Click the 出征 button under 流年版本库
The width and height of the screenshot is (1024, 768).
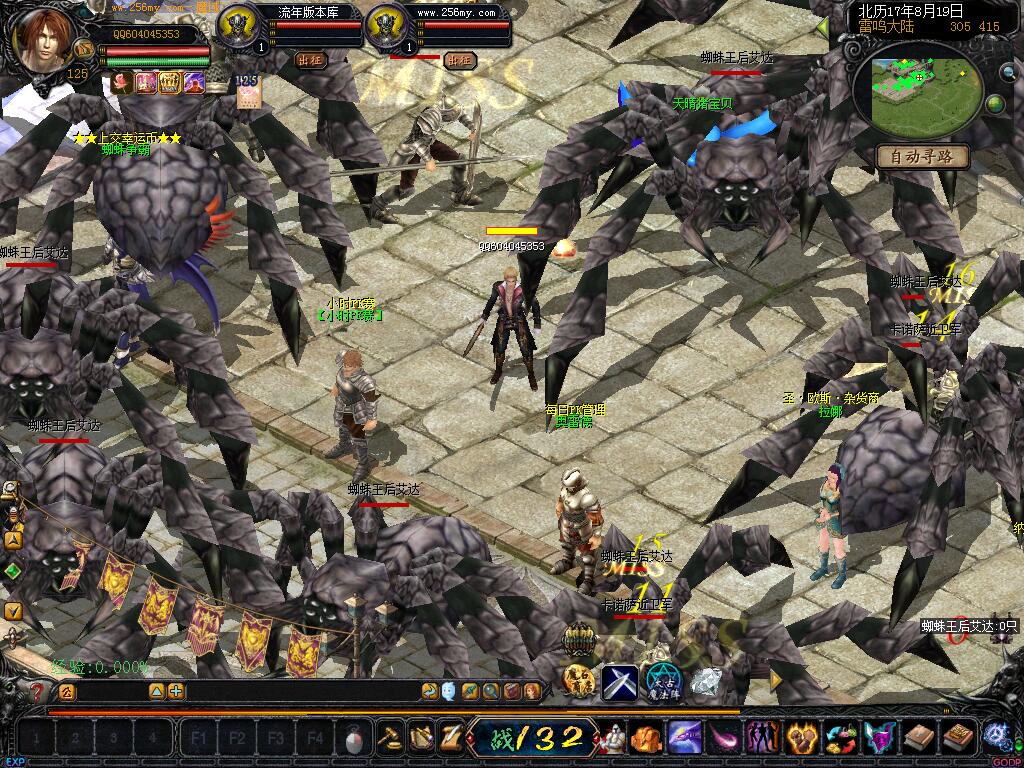312,60
